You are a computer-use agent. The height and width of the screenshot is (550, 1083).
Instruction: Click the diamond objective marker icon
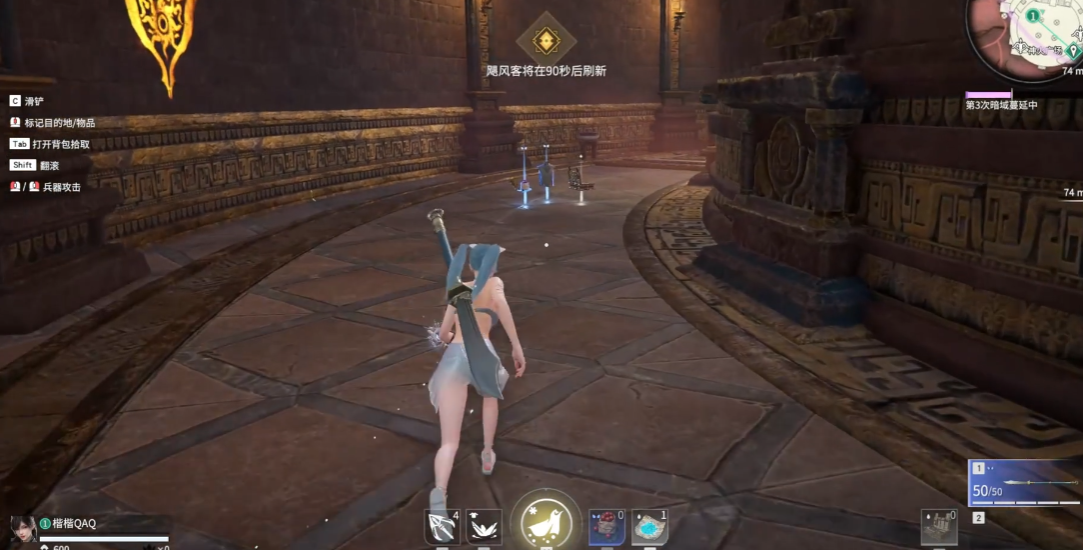pos(546,41)
